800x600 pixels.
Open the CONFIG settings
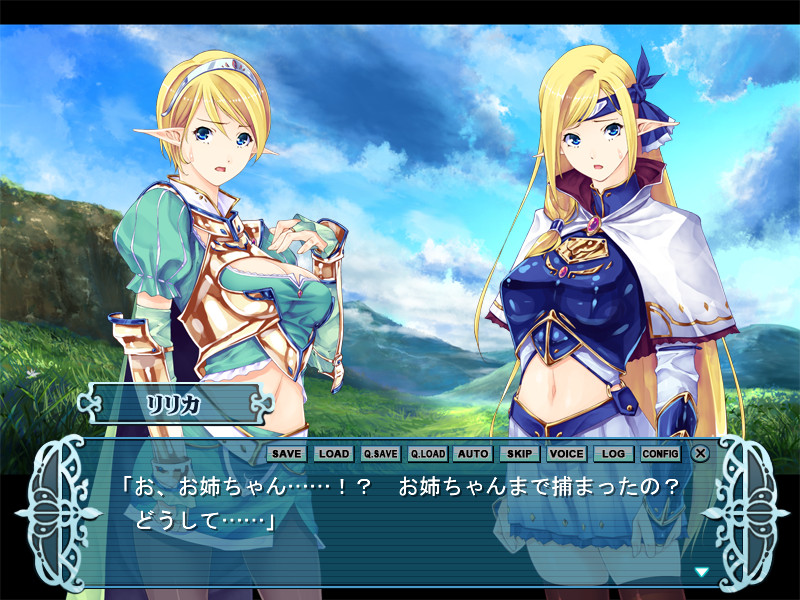click(x=660, y=453)
